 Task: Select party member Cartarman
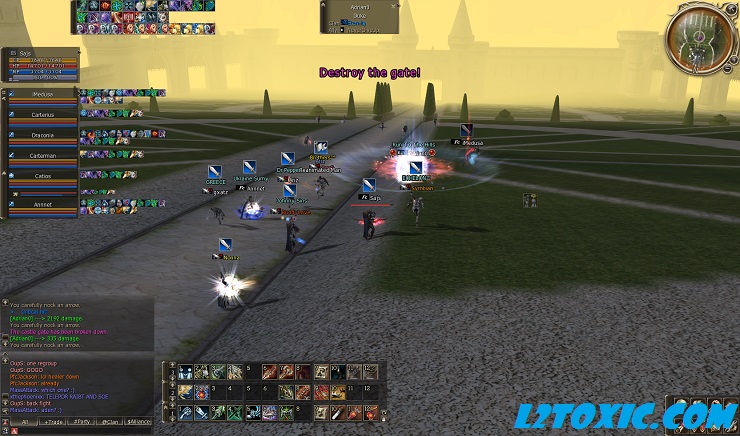[42, 157]
